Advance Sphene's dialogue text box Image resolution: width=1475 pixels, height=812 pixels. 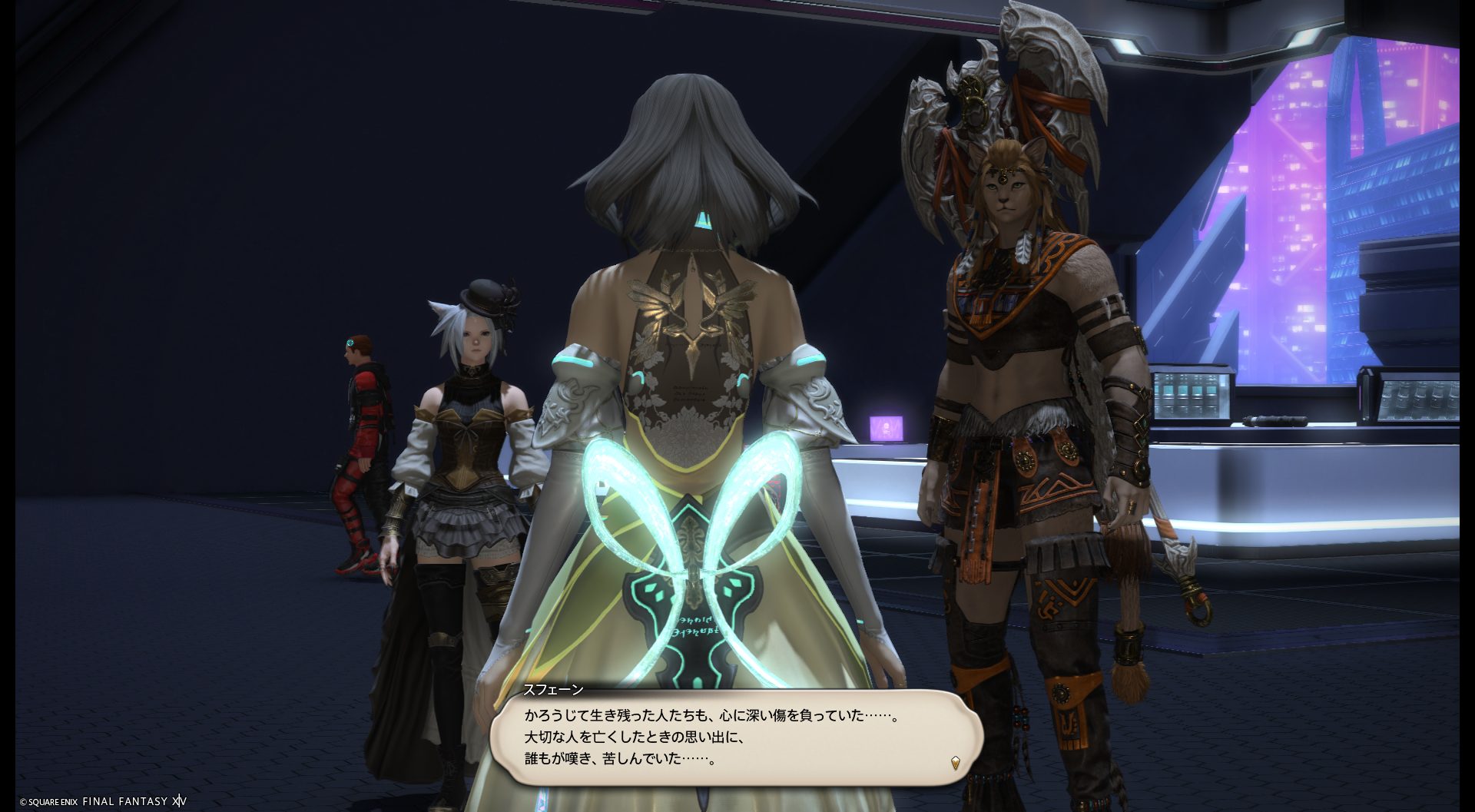[x=736, y=737]
